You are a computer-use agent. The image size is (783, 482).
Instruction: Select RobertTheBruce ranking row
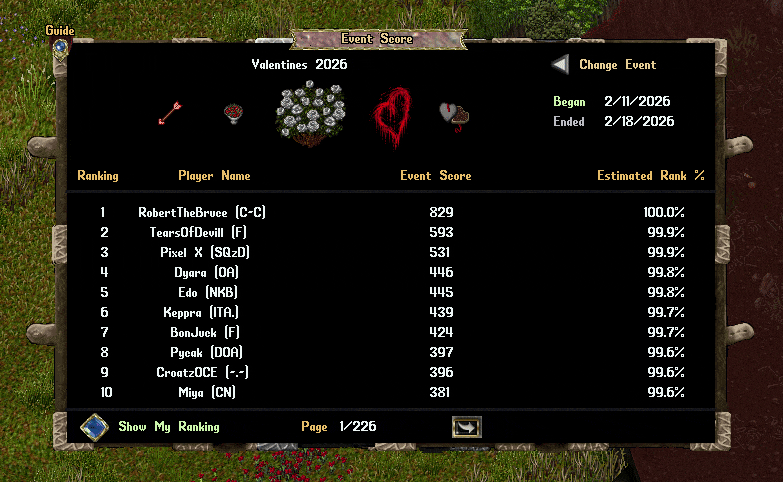pyautogui.click(x=202, y=213)
